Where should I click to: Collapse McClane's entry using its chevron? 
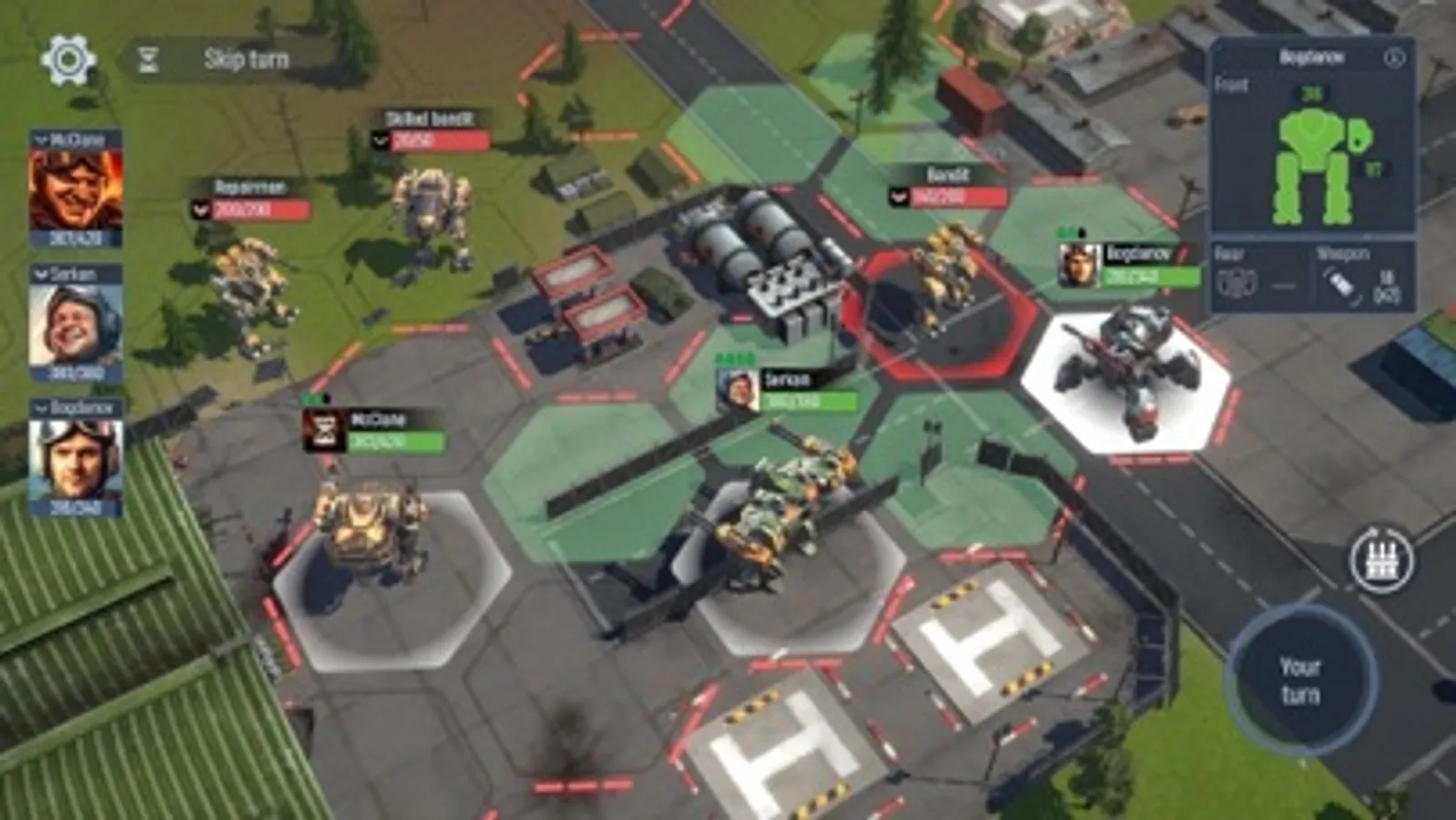click(x=40, y=139)
